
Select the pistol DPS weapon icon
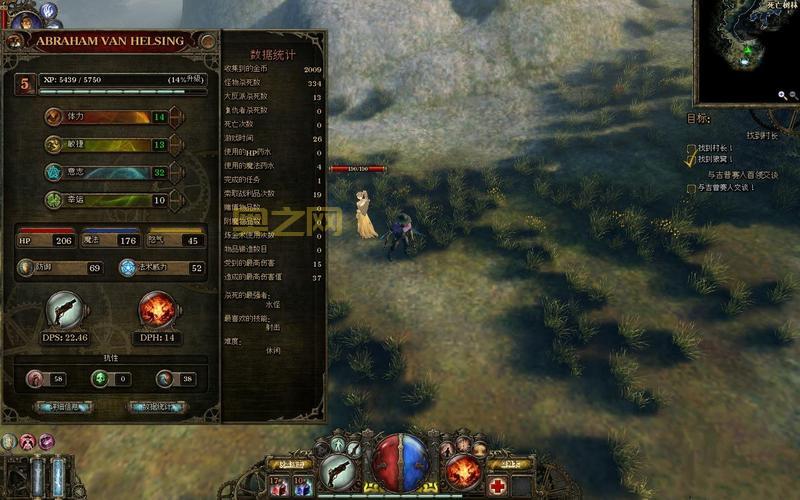(64, 310)
